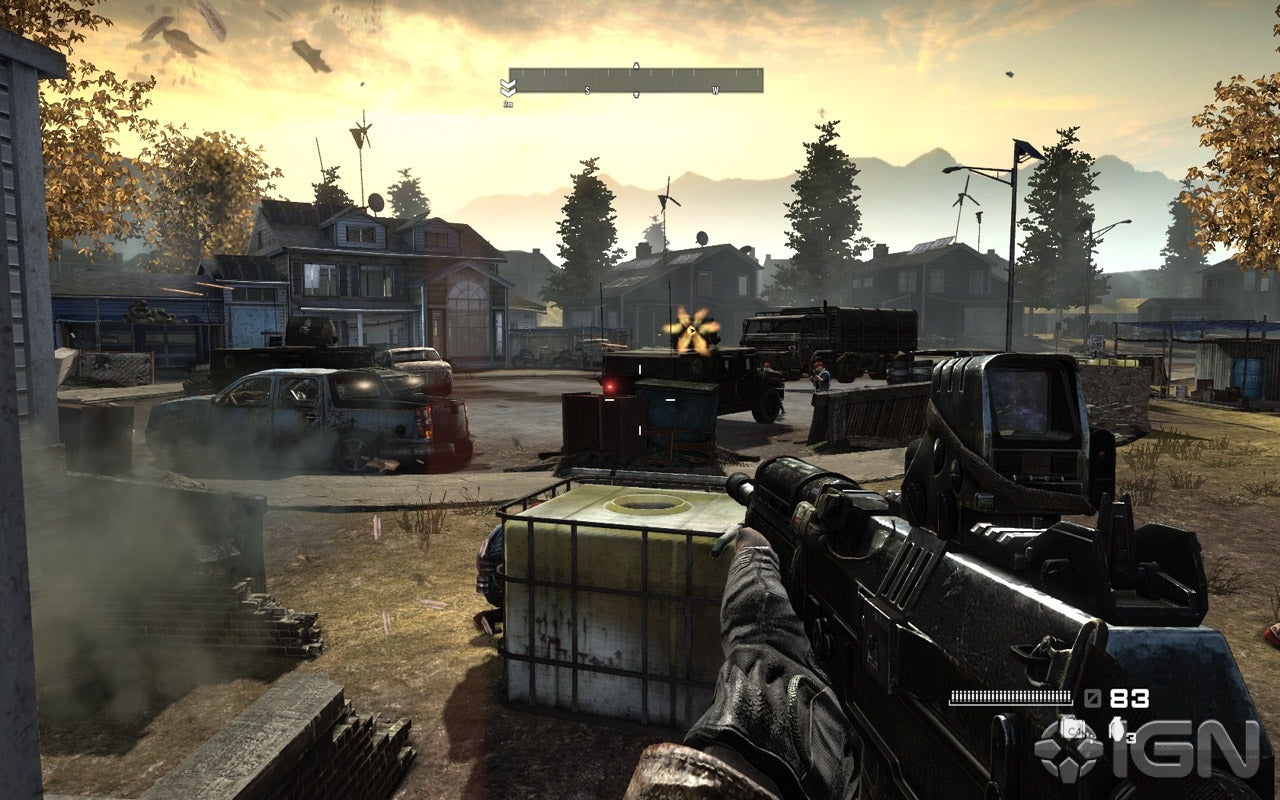This screenshot has height=800, width=1280.
Task: Select the chevron objective marker on compass
Action: (507, 88)
